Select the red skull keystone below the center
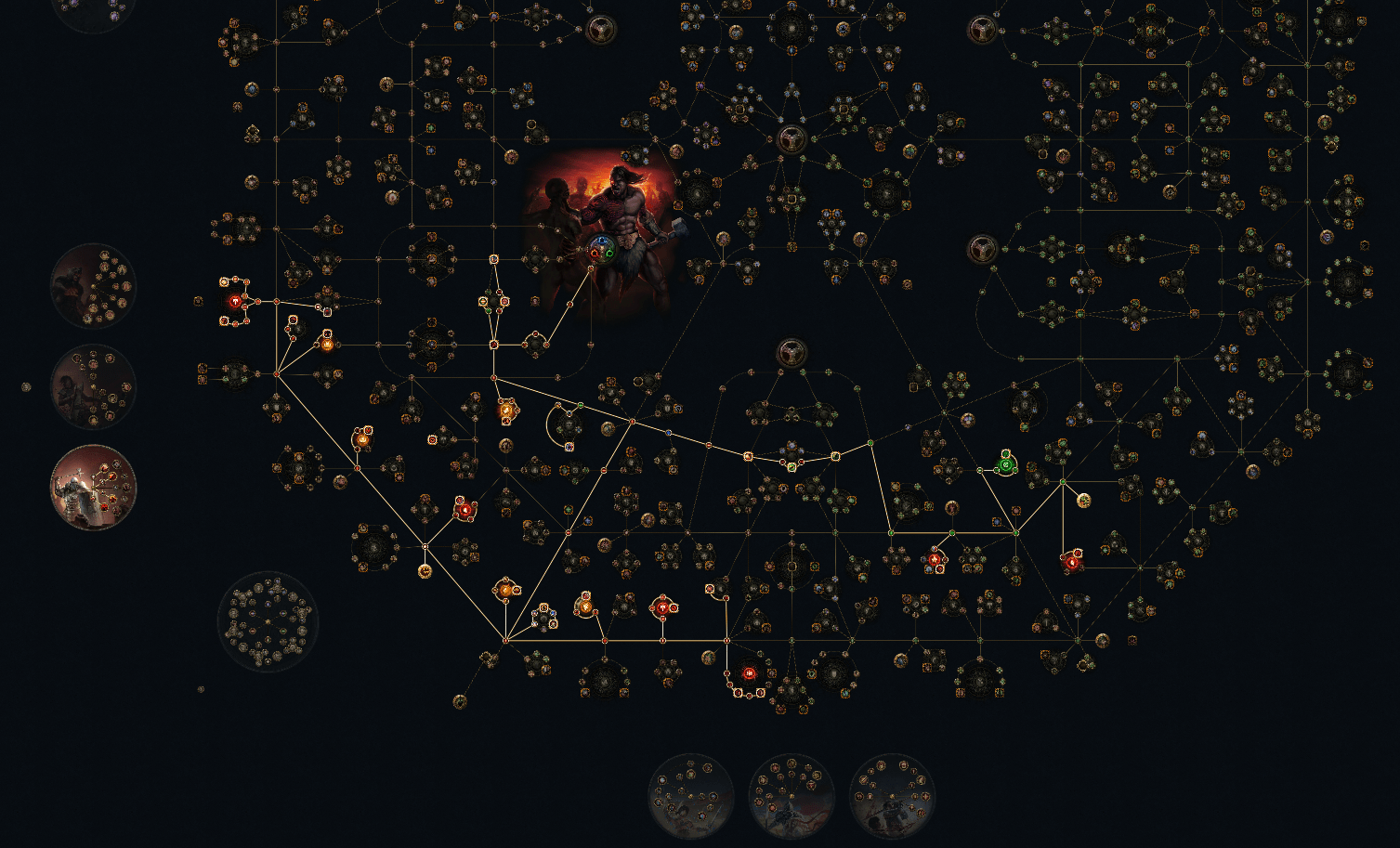 749,672
